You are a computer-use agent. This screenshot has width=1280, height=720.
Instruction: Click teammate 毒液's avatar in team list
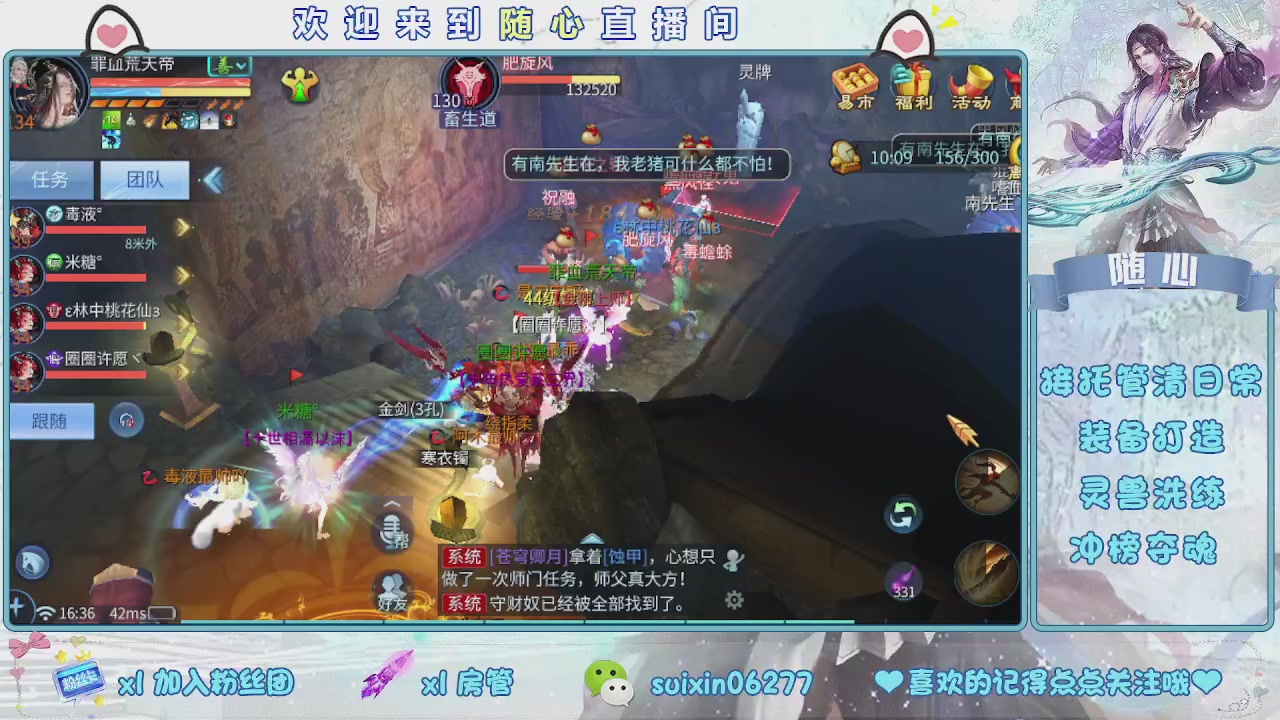[25, 225]
